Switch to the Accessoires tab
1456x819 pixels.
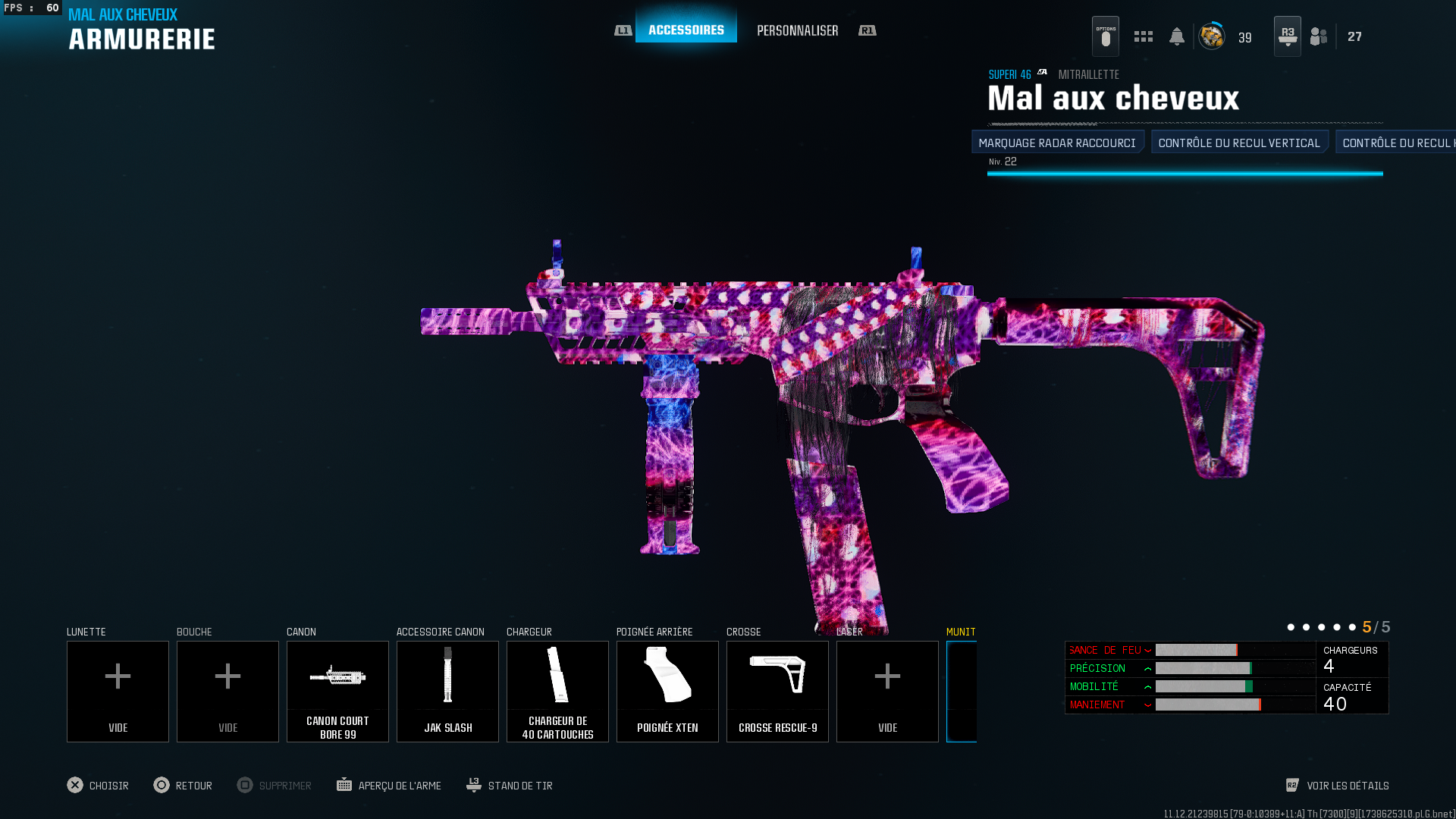[x=686, y=30]
